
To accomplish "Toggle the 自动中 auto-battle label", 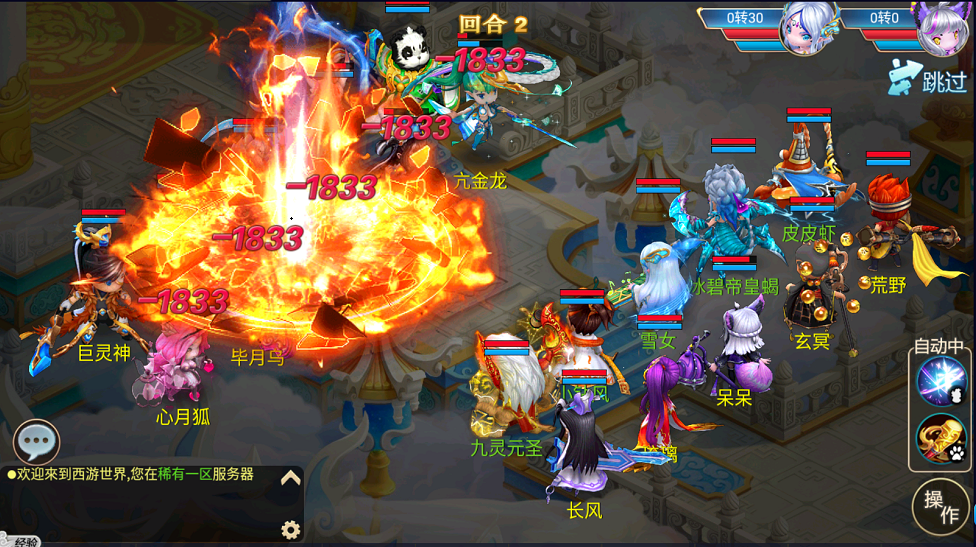I will coord(939,347).
